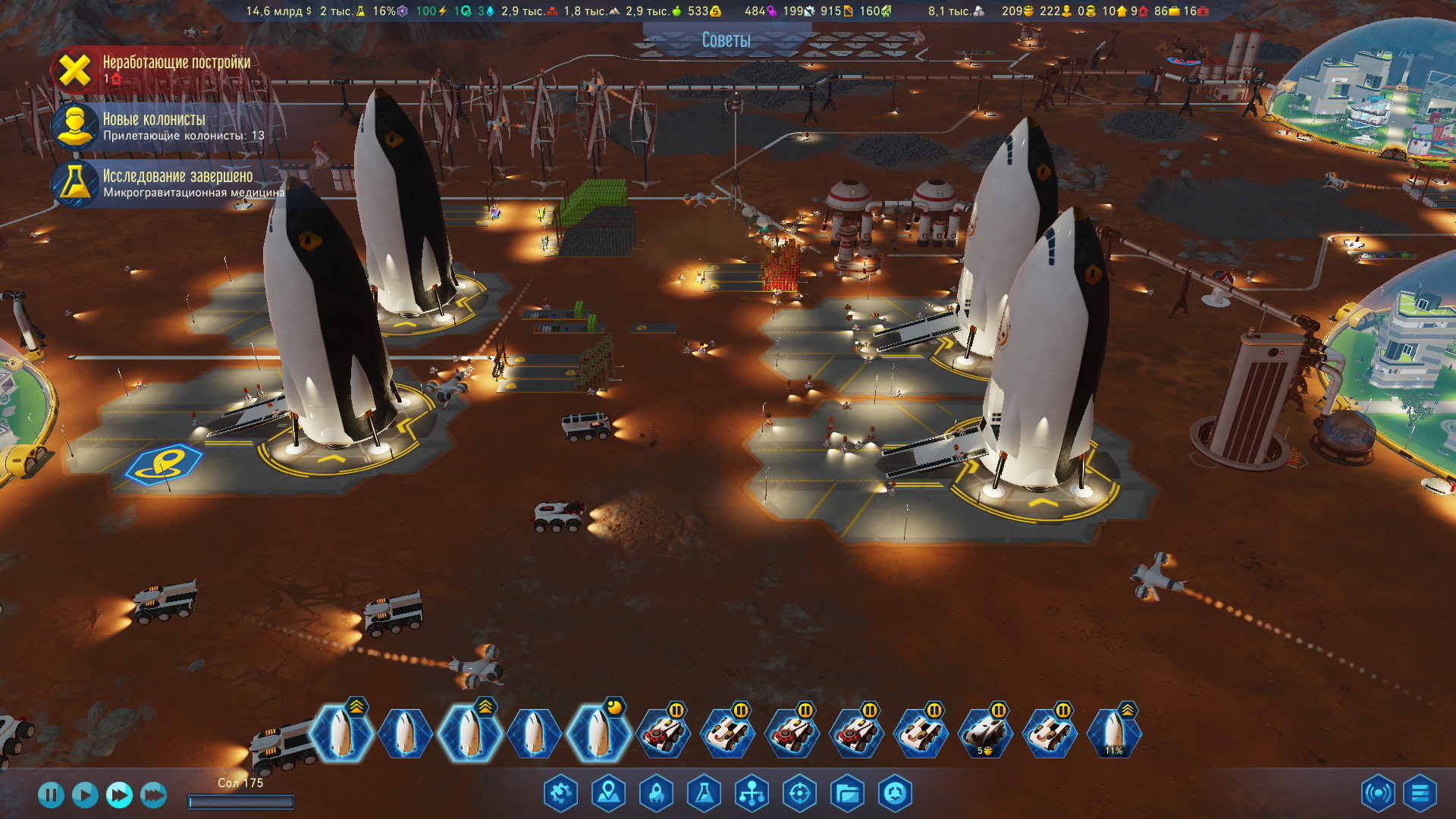The image size is (1456, 819).
Task: Open the map overview pin icon
Action: [x=608, y=794]
